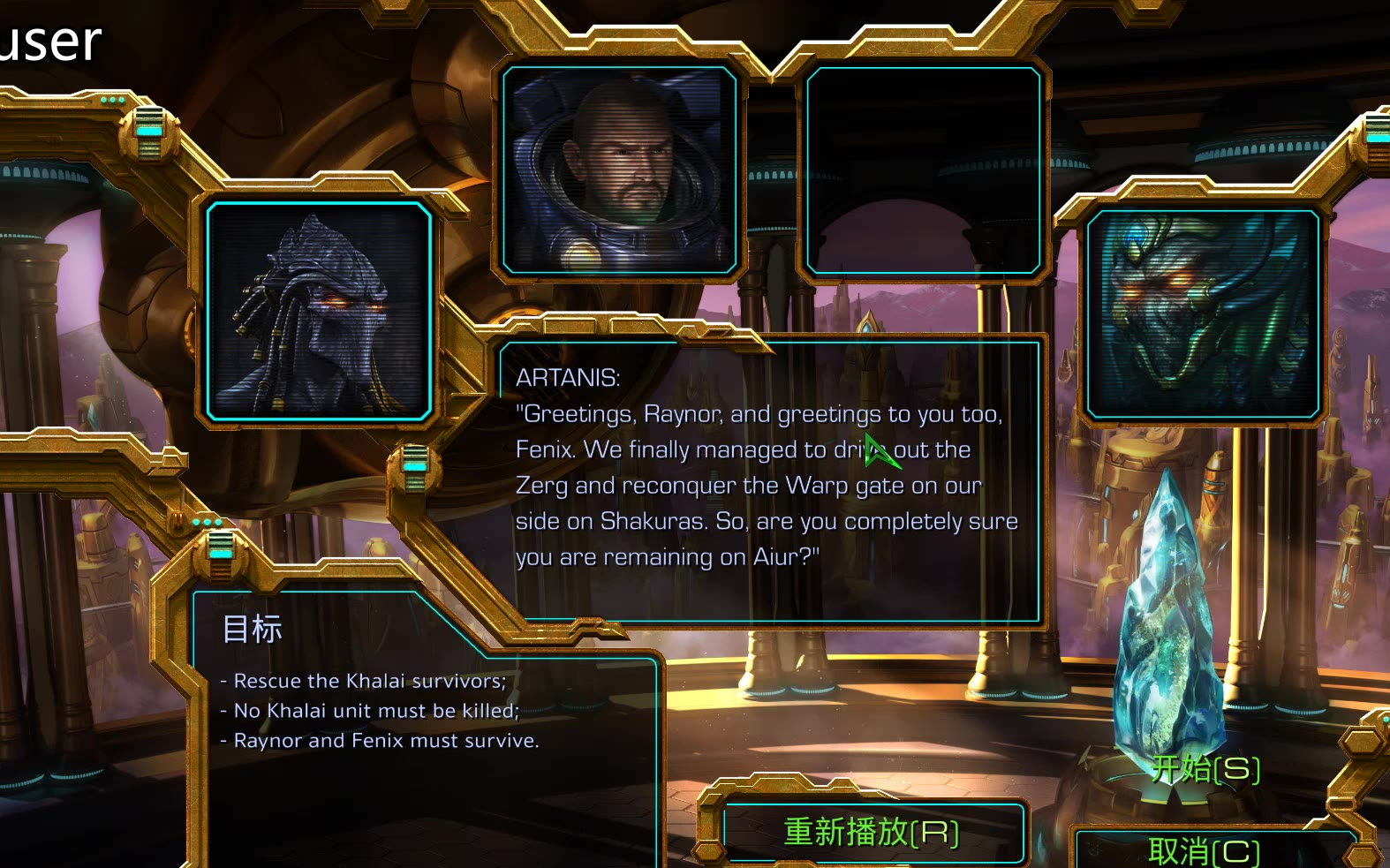Replay the briefing with 重新播放(R)
The height and width of the screenshot is (868, 1390).
tap(872, 832)
